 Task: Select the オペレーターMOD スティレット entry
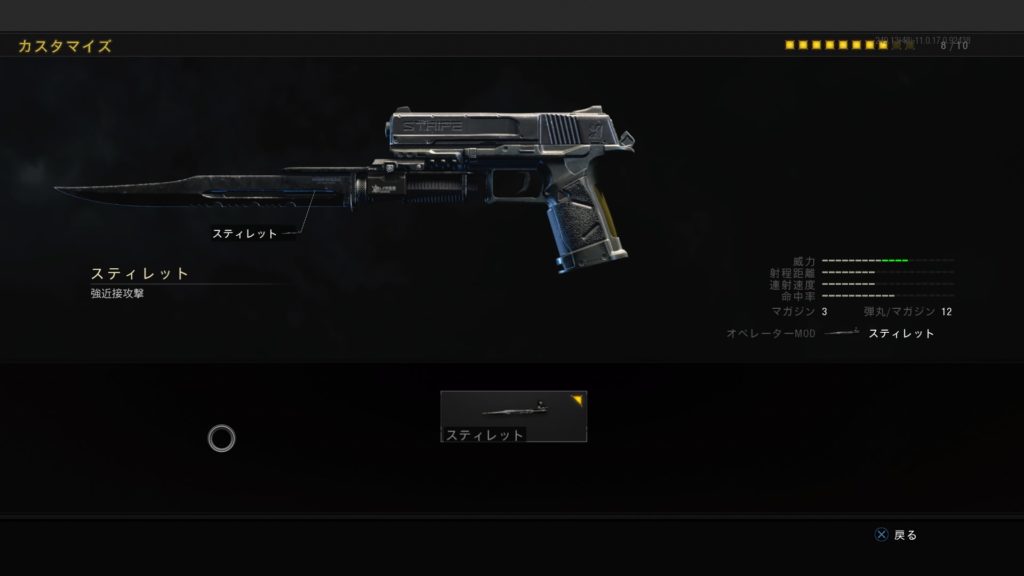point(900,334)
